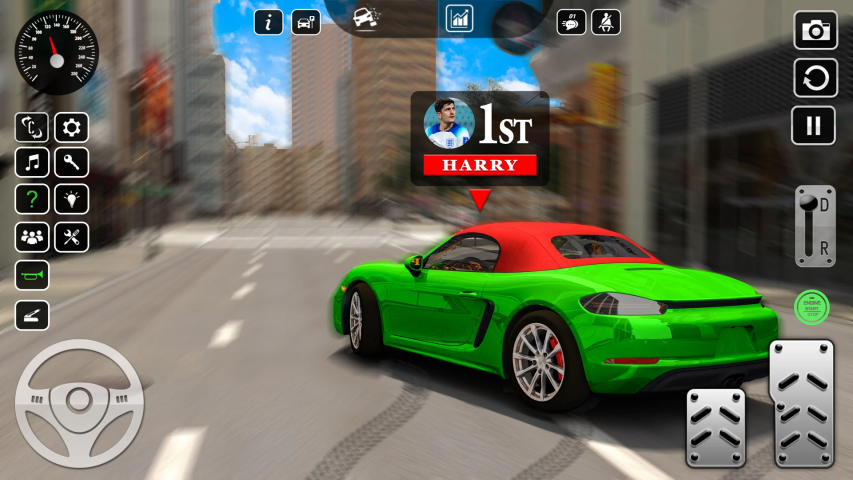Toggle the music note button

[32, 162]
